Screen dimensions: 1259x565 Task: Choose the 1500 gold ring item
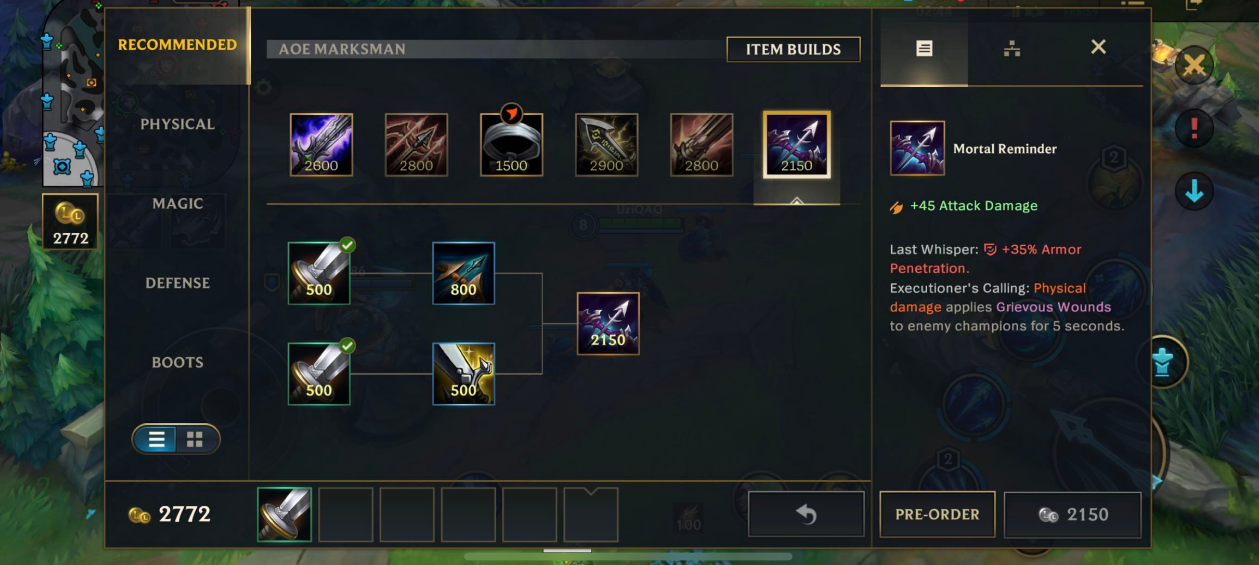[511, 145]
